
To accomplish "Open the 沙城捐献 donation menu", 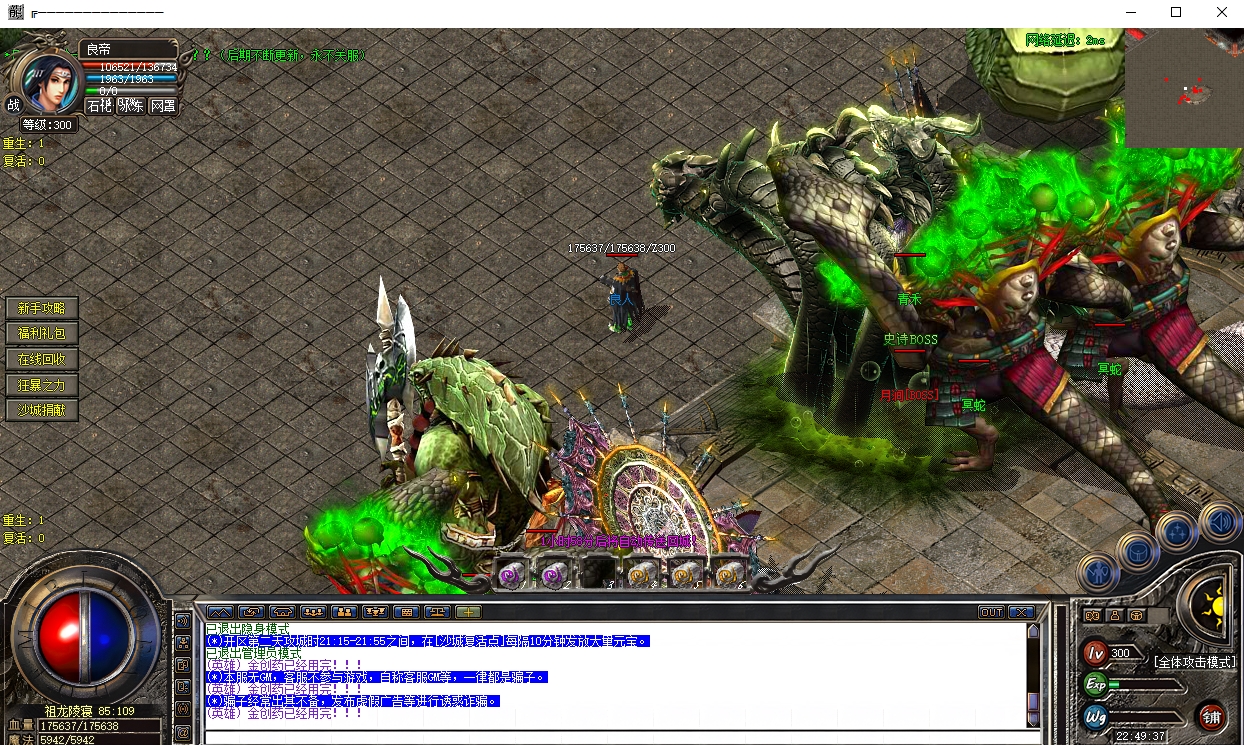I will click(42, 410).
